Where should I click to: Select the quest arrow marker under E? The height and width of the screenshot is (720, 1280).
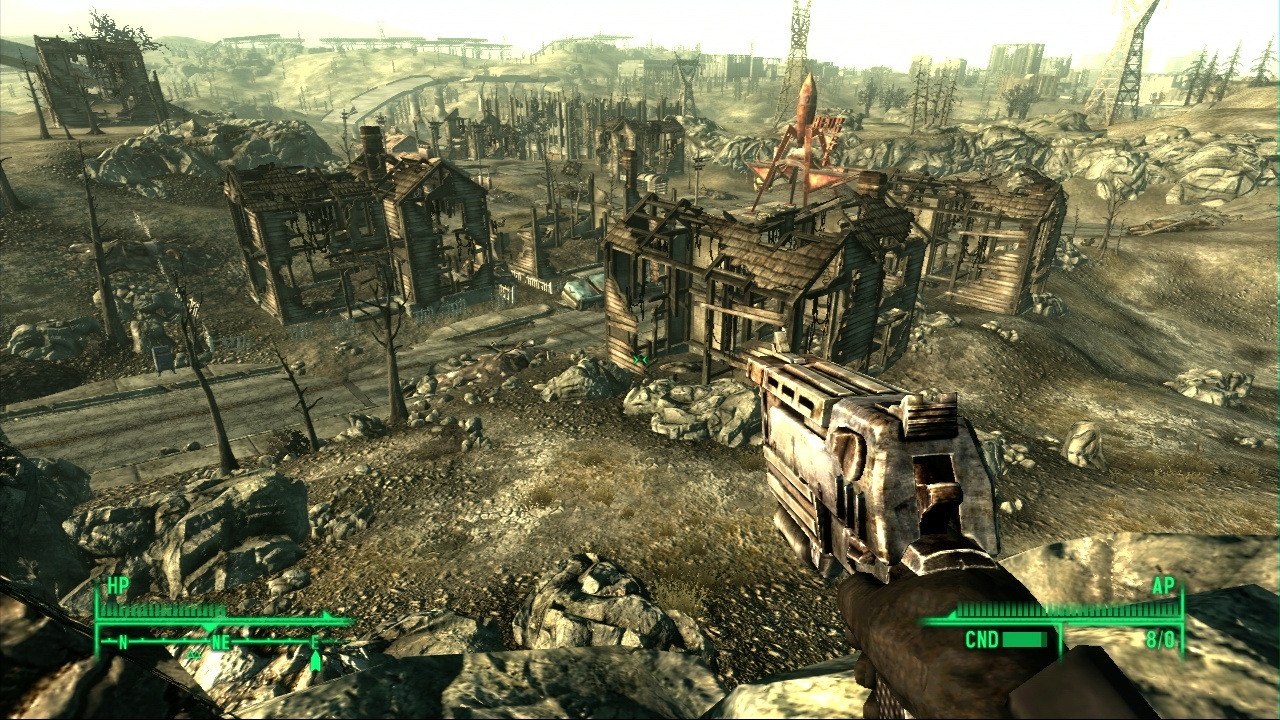point(316,661)
